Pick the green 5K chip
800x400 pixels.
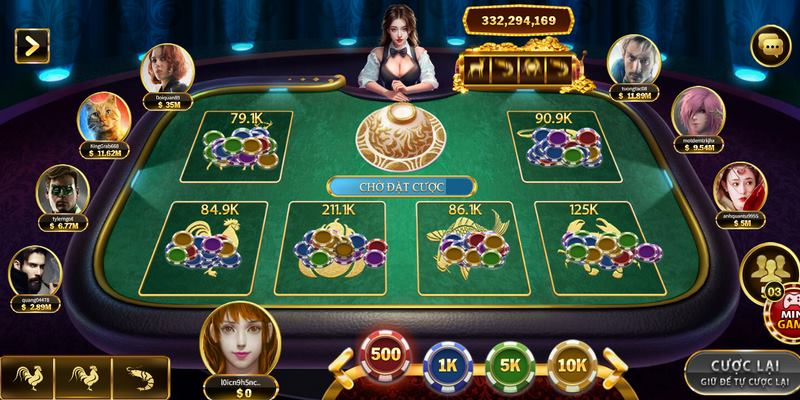pos(508,364)
